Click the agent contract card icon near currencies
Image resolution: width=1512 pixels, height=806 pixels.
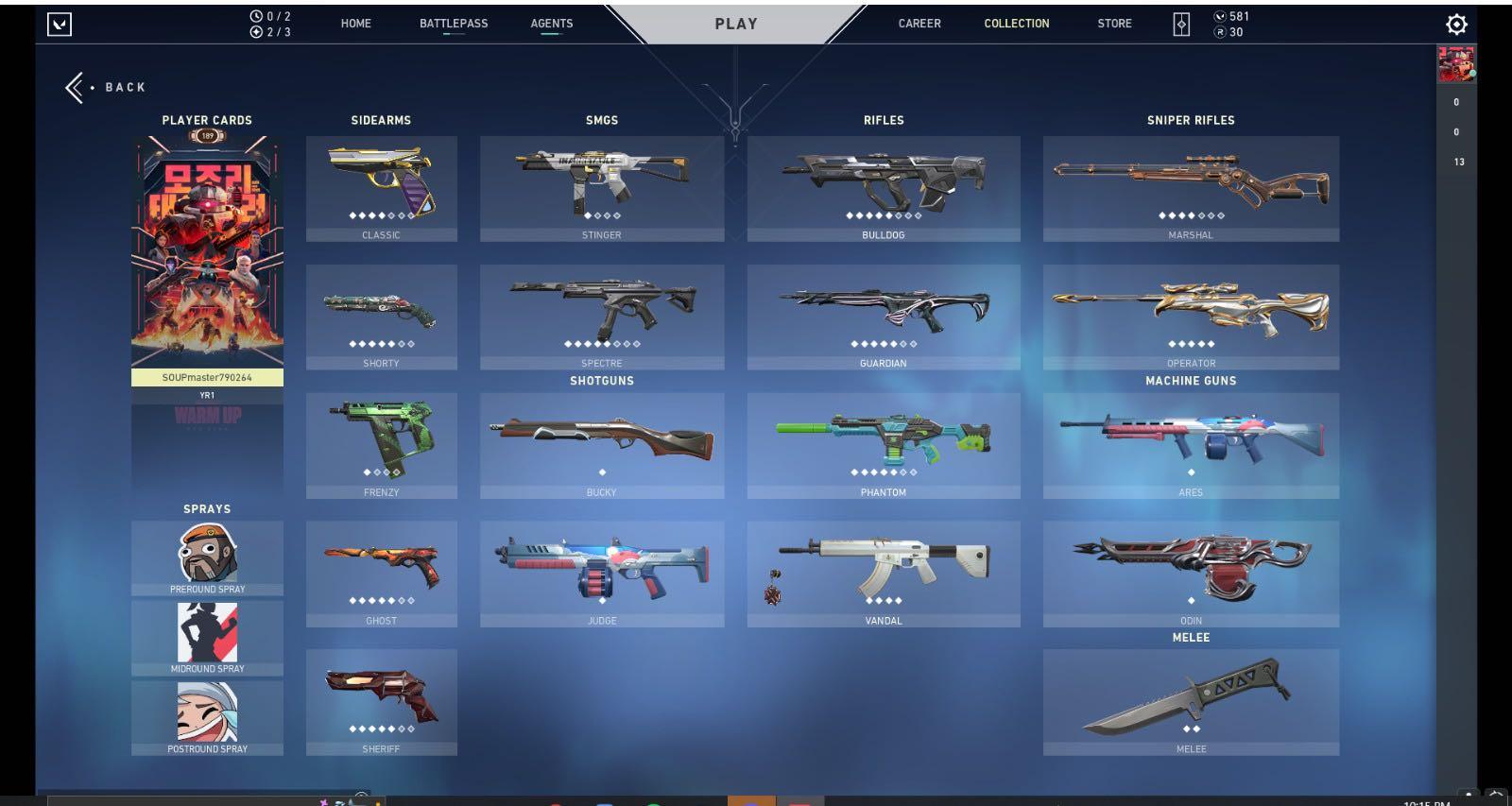[1180, 23]
